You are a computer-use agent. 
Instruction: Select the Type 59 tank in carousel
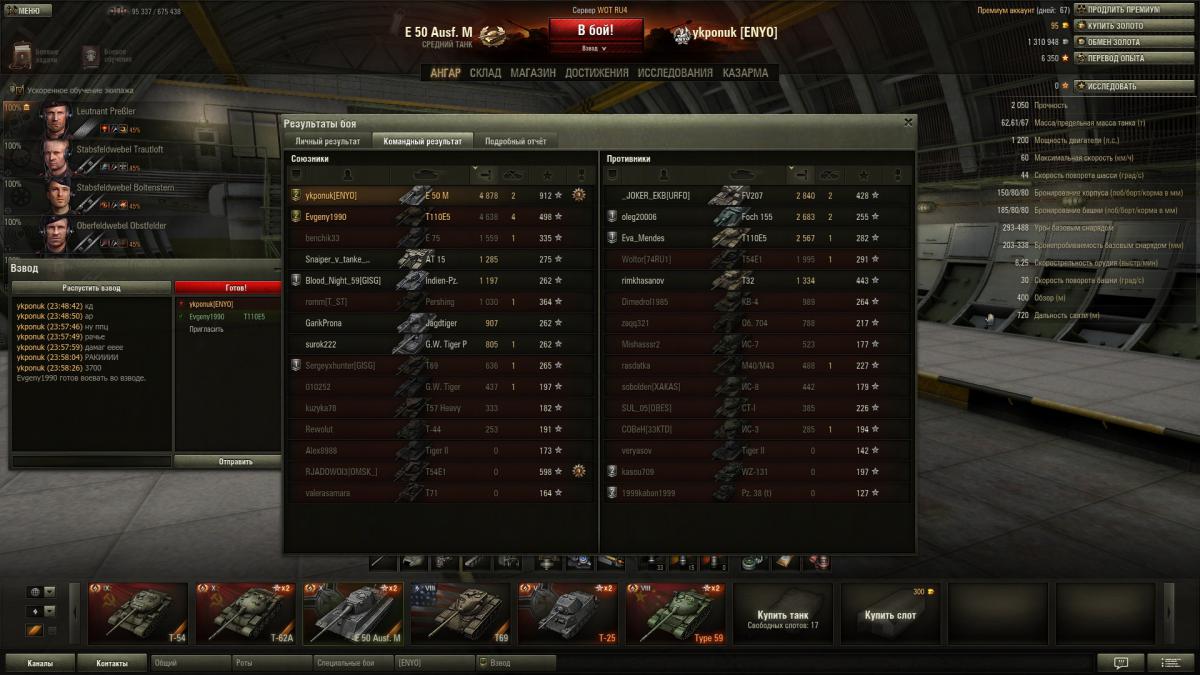click(676, 613)
